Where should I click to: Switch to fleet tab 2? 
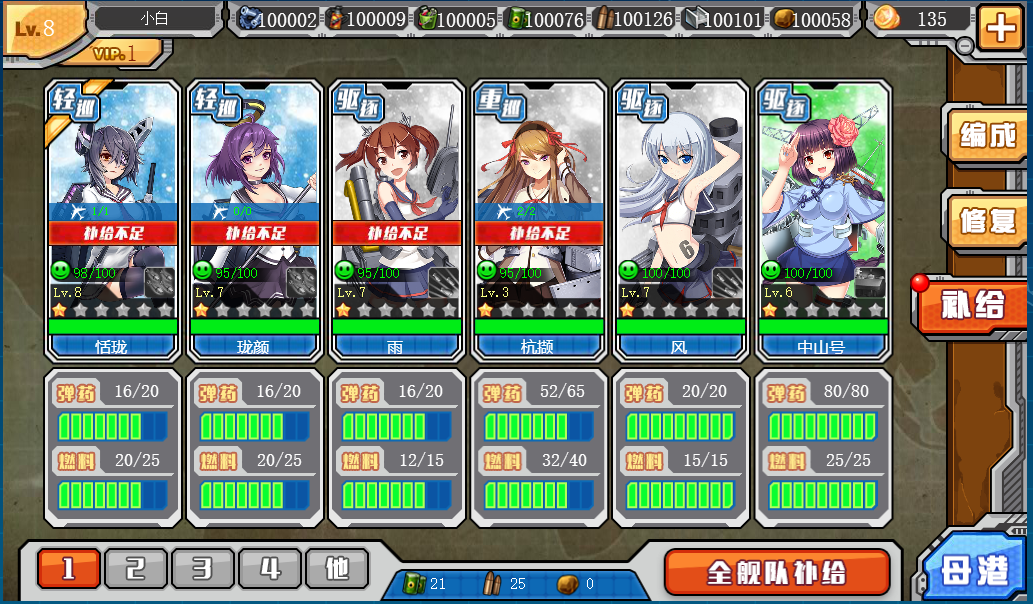136,569
